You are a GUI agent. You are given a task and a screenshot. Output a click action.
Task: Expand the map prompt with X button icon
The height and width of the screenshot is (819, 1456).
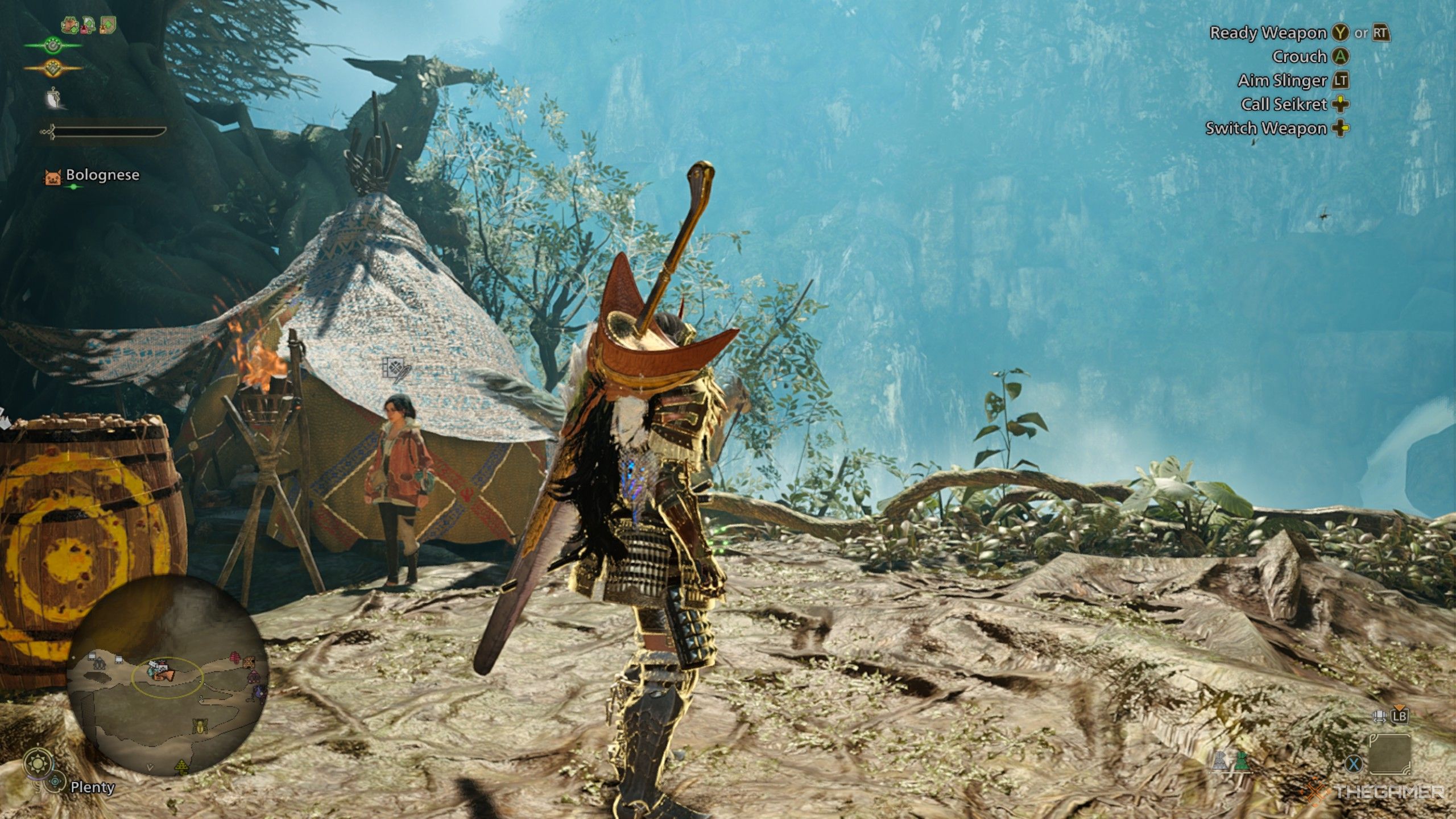pyautogui.click(x=1354, y=763)
